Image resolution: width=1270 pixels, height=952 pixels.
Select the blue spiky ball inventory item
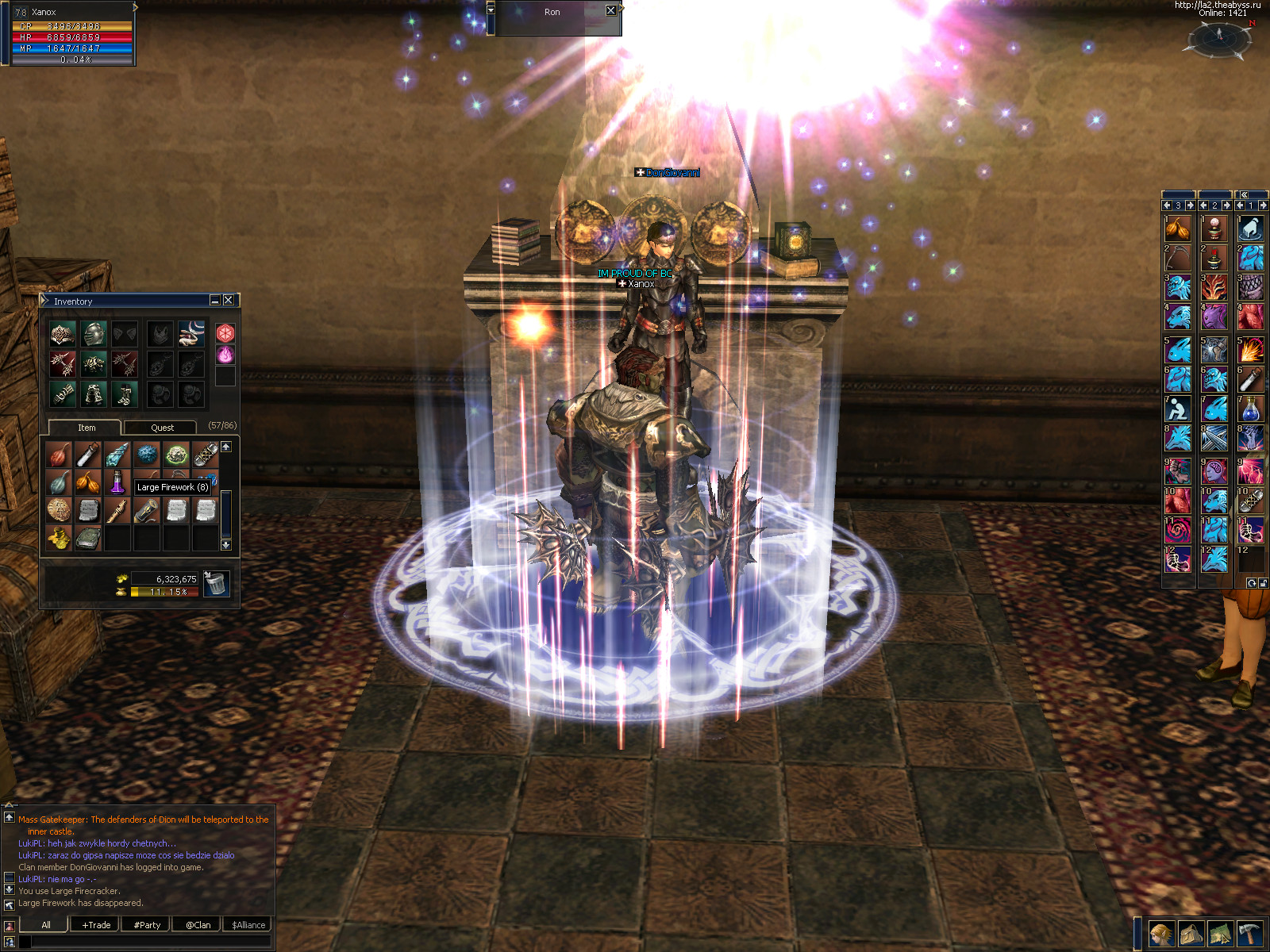(147, 455)
